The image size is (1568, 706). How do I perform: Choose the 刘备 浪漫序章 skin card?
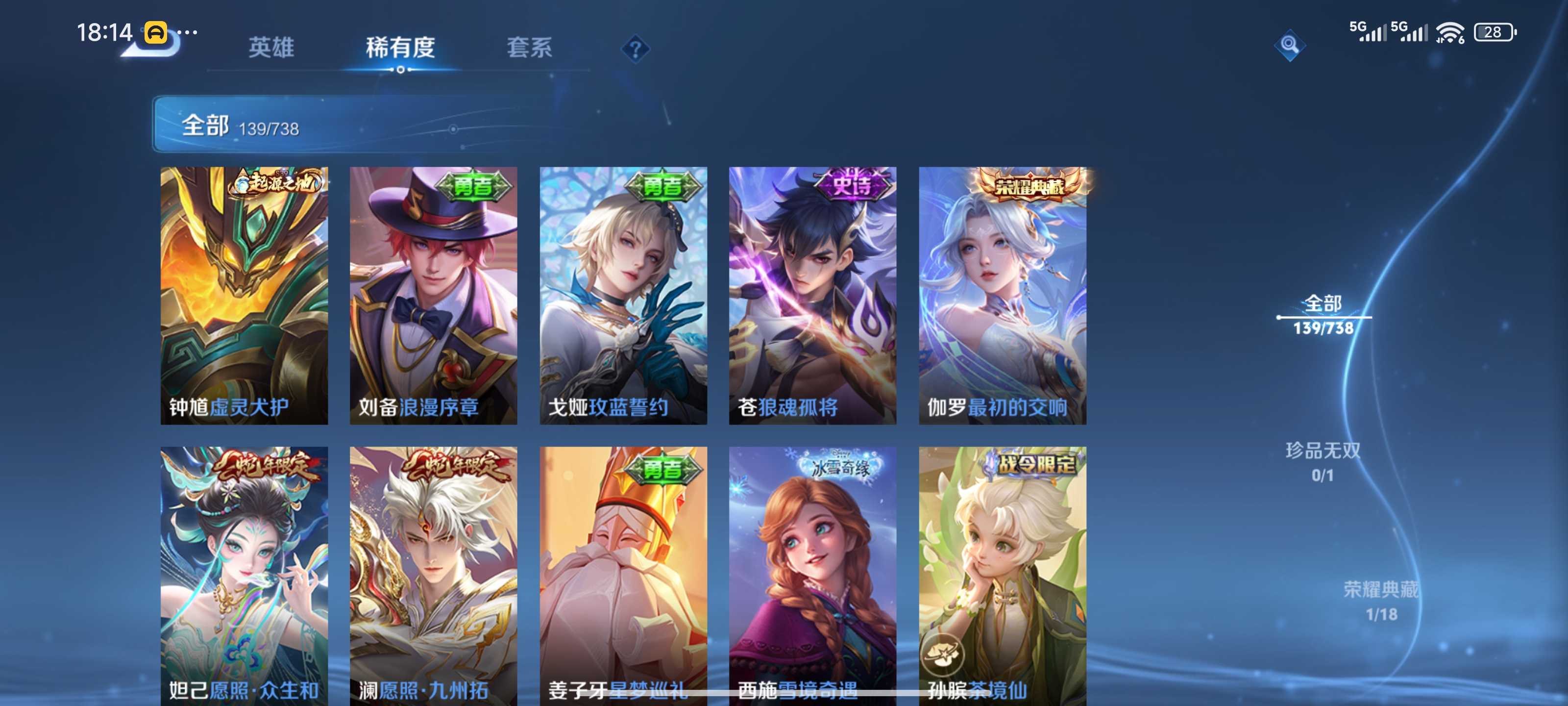point(433,296)
